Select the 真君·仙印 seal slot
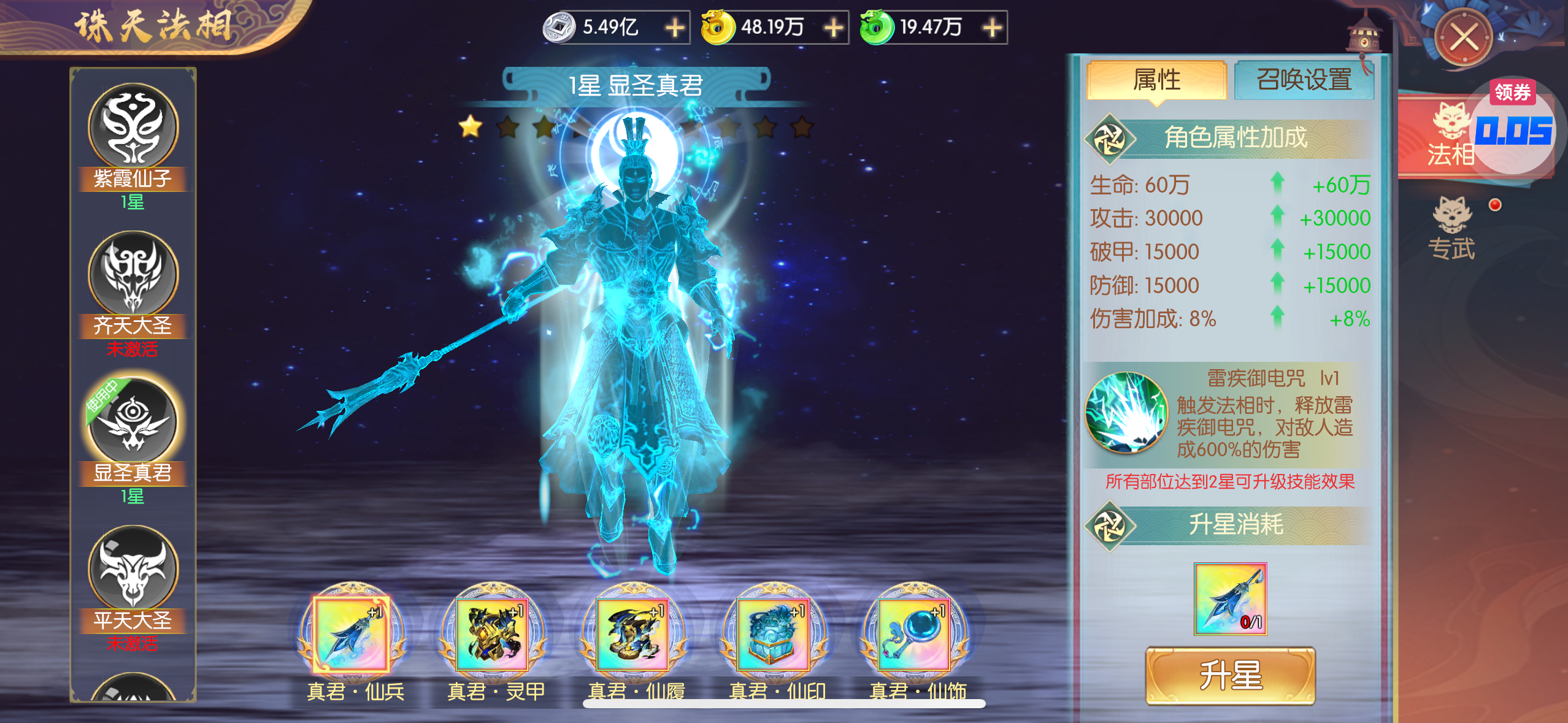 [x=774, y=634]
